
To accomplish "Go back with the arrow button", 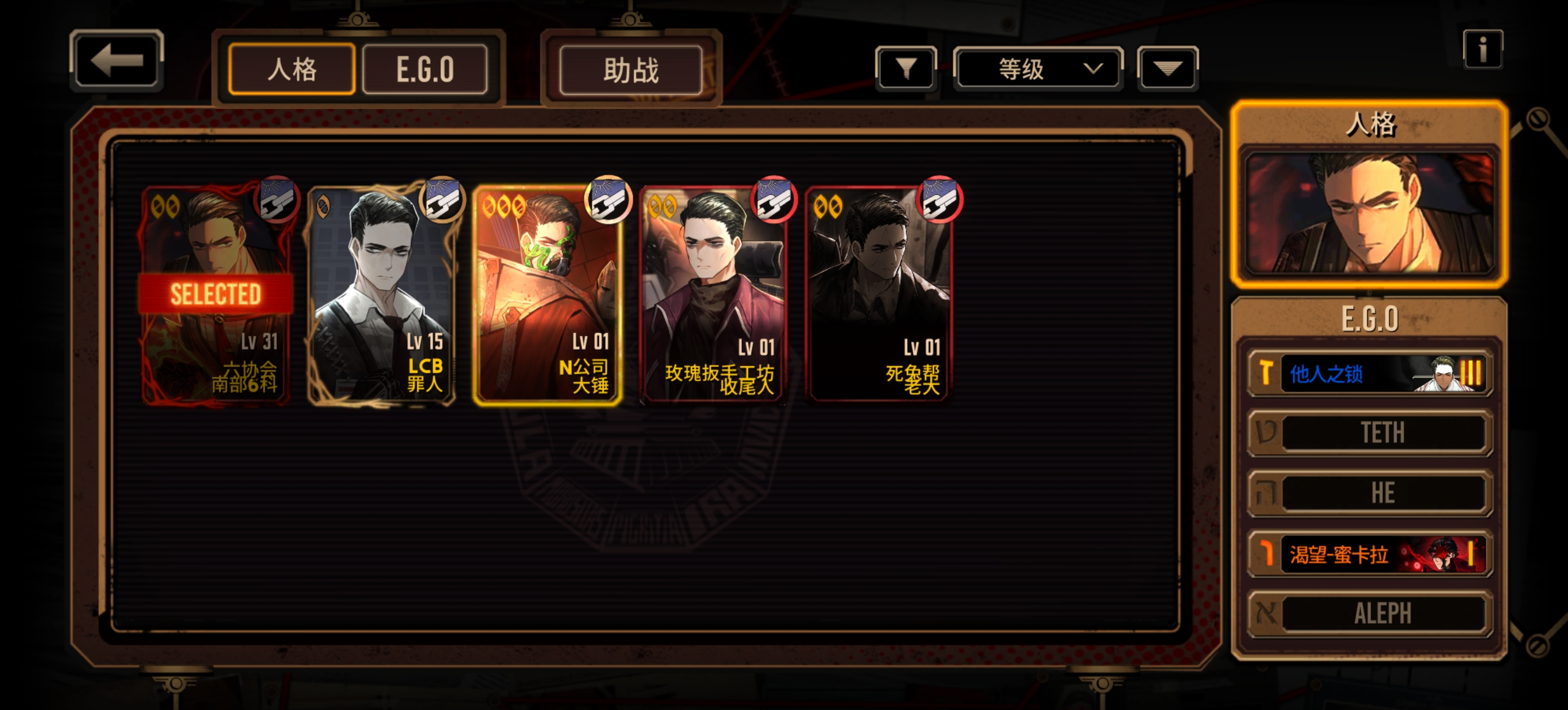I will pyautogui.click(x=116, y=61).
